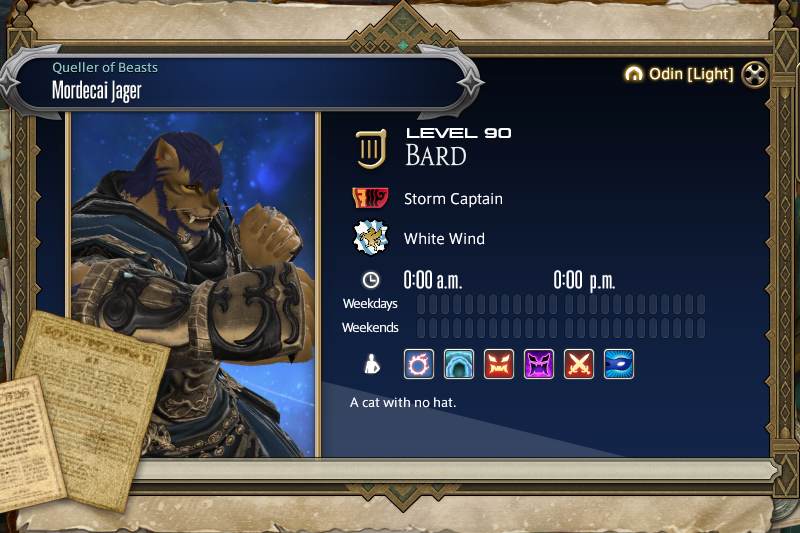Screen dimensions: 800x533
Task: Click the purple demon face activity icon
Action: (539, 364)
